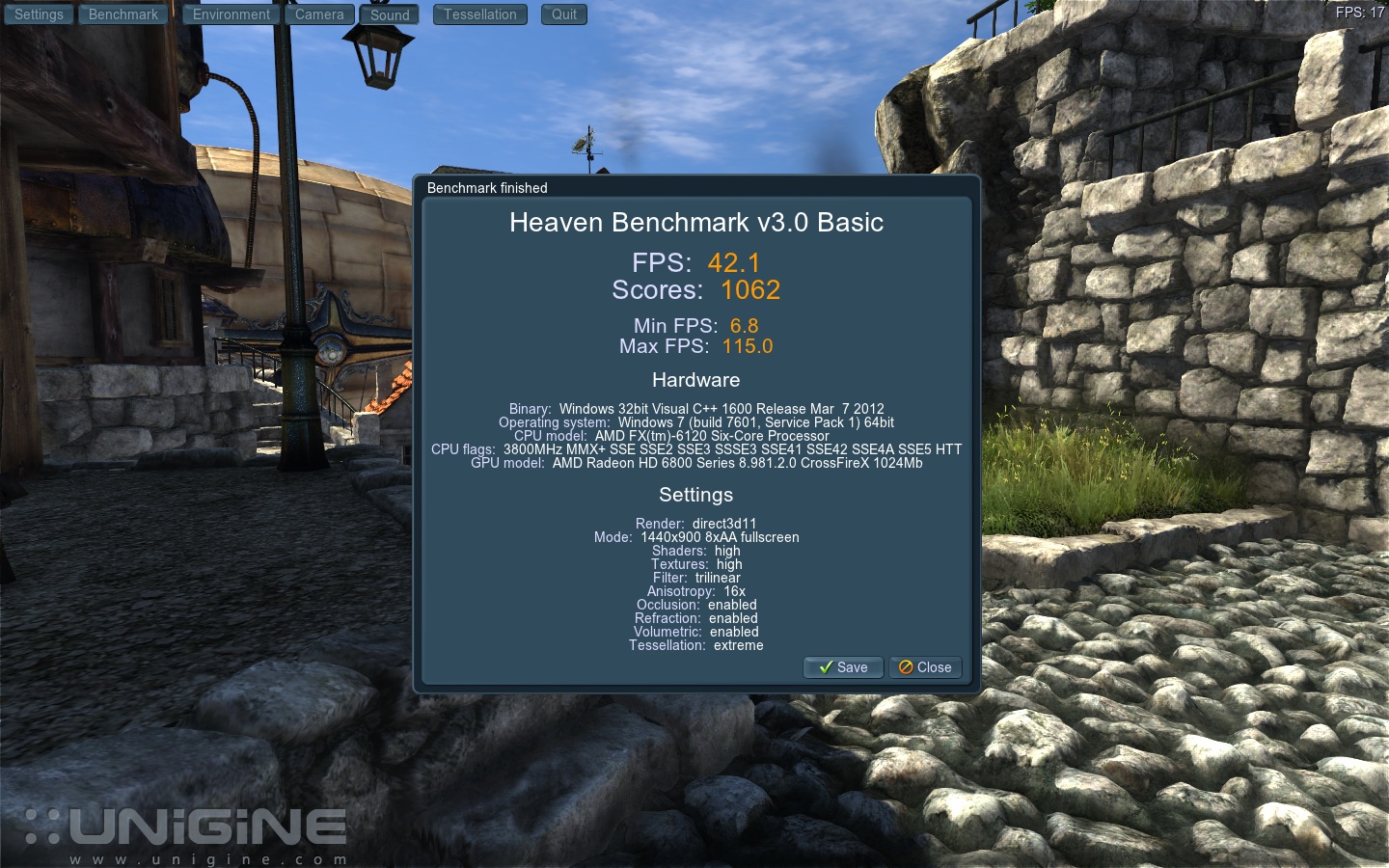Open the Settings menu
Image resolution: width=1389 pixels, height=868 pixels.
pos(39,14)
